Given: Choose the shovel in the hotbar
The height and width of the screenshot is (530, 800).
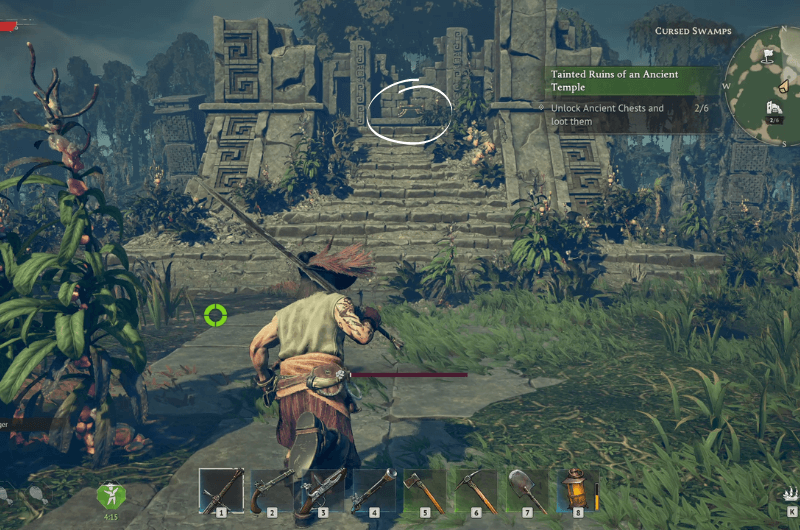Looking at the screenshot, I should pos(528,490).
